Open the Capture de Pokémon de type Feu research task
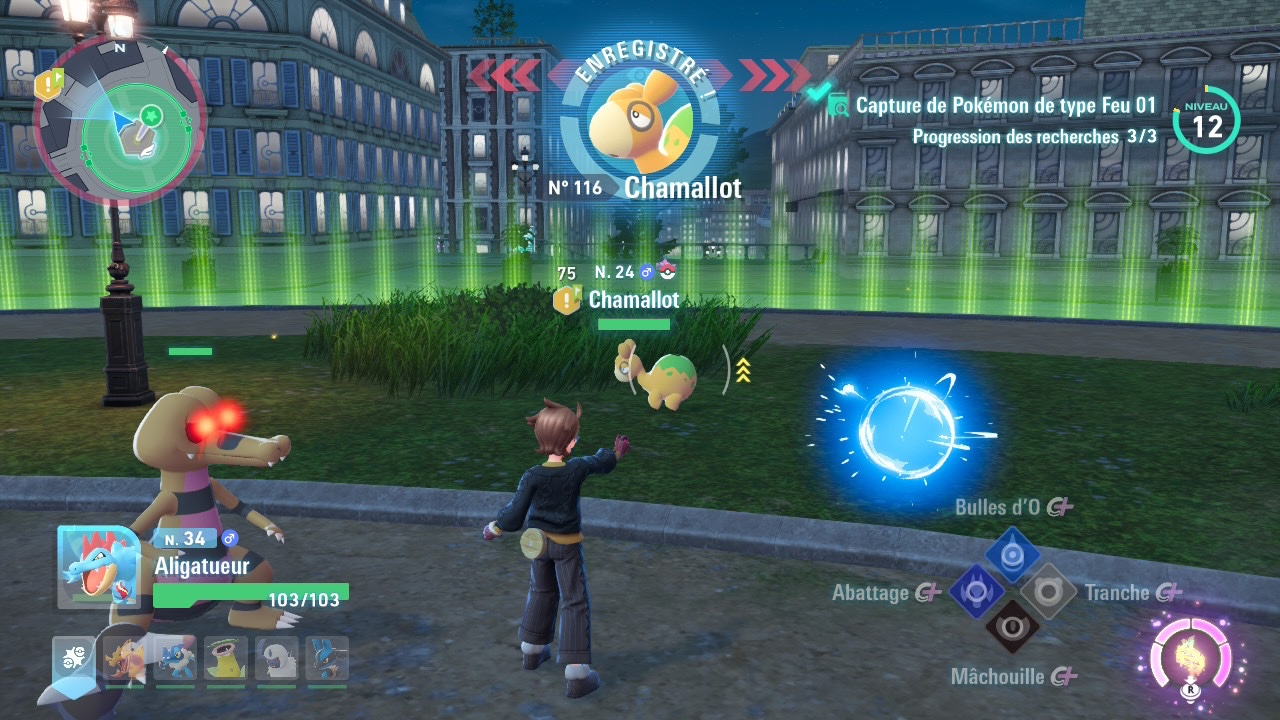The width and height of the screenshot is (1280, 720). (x=1005, y=105)
